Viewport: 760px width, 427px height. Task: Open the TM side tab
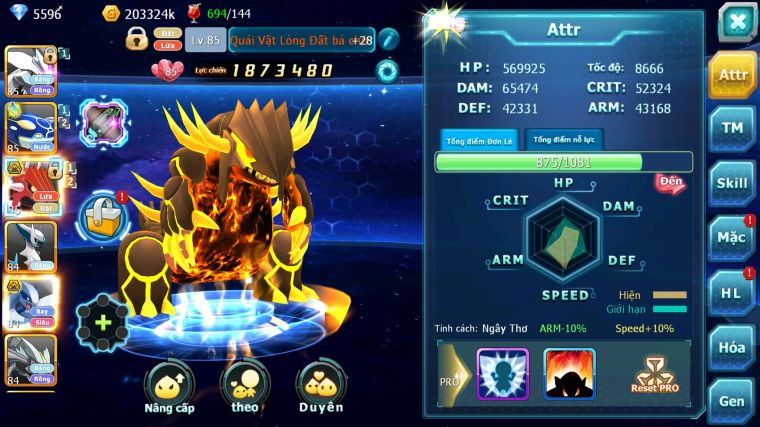pyautogui.click(x=733, y=128)
